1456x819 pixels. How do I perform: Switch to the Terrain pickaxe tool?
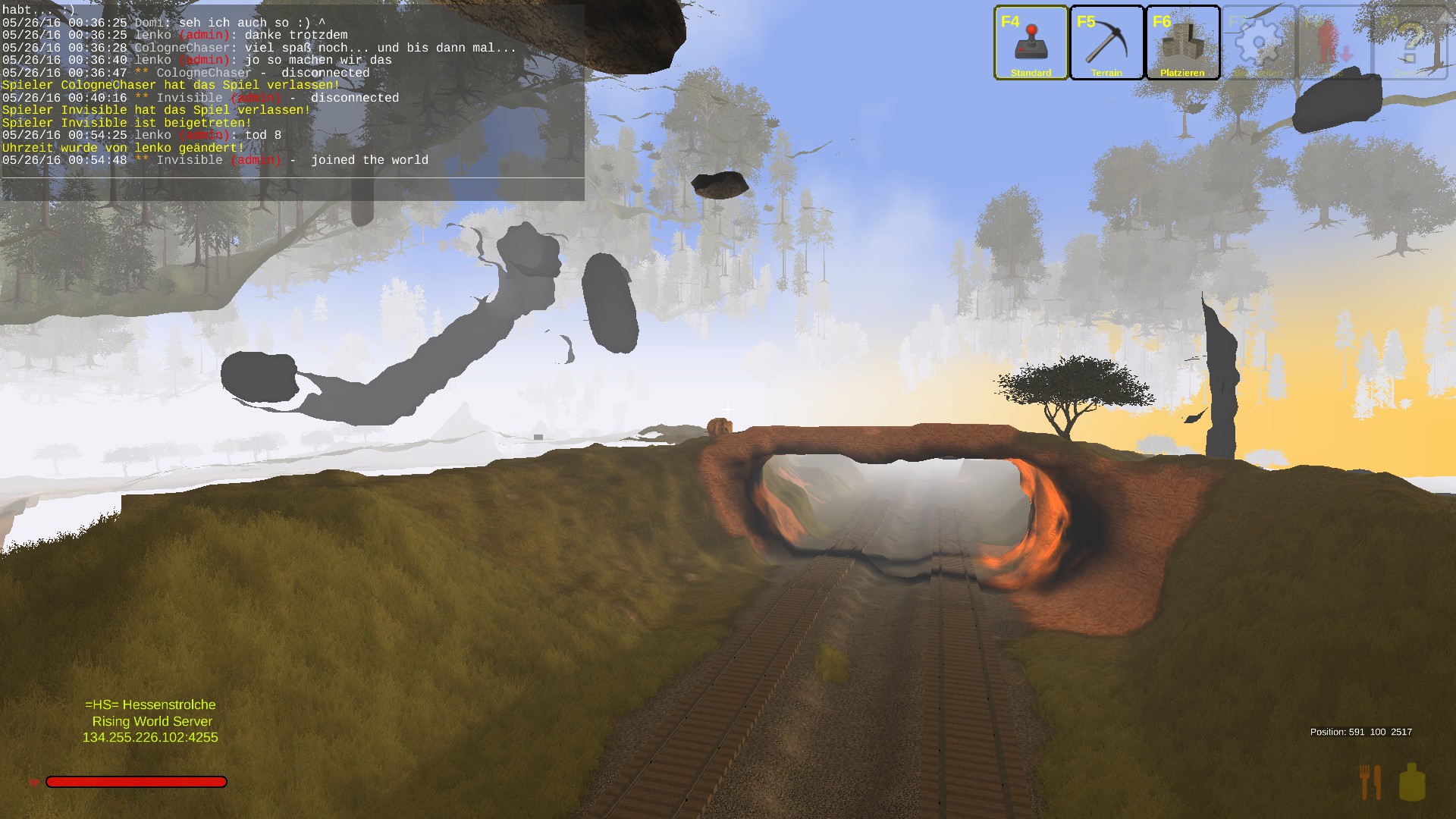1106,42
